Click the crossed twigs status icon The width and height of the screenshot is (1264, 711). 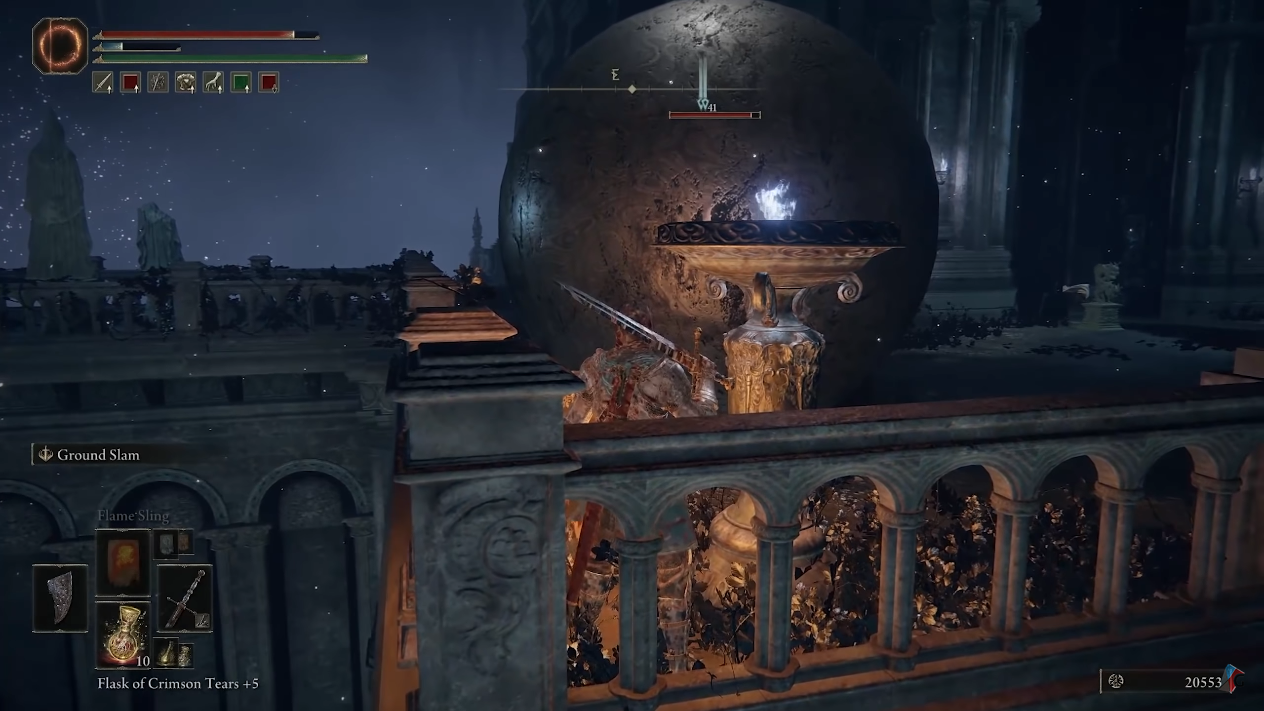pyautogui.click(x=158, y=83)
